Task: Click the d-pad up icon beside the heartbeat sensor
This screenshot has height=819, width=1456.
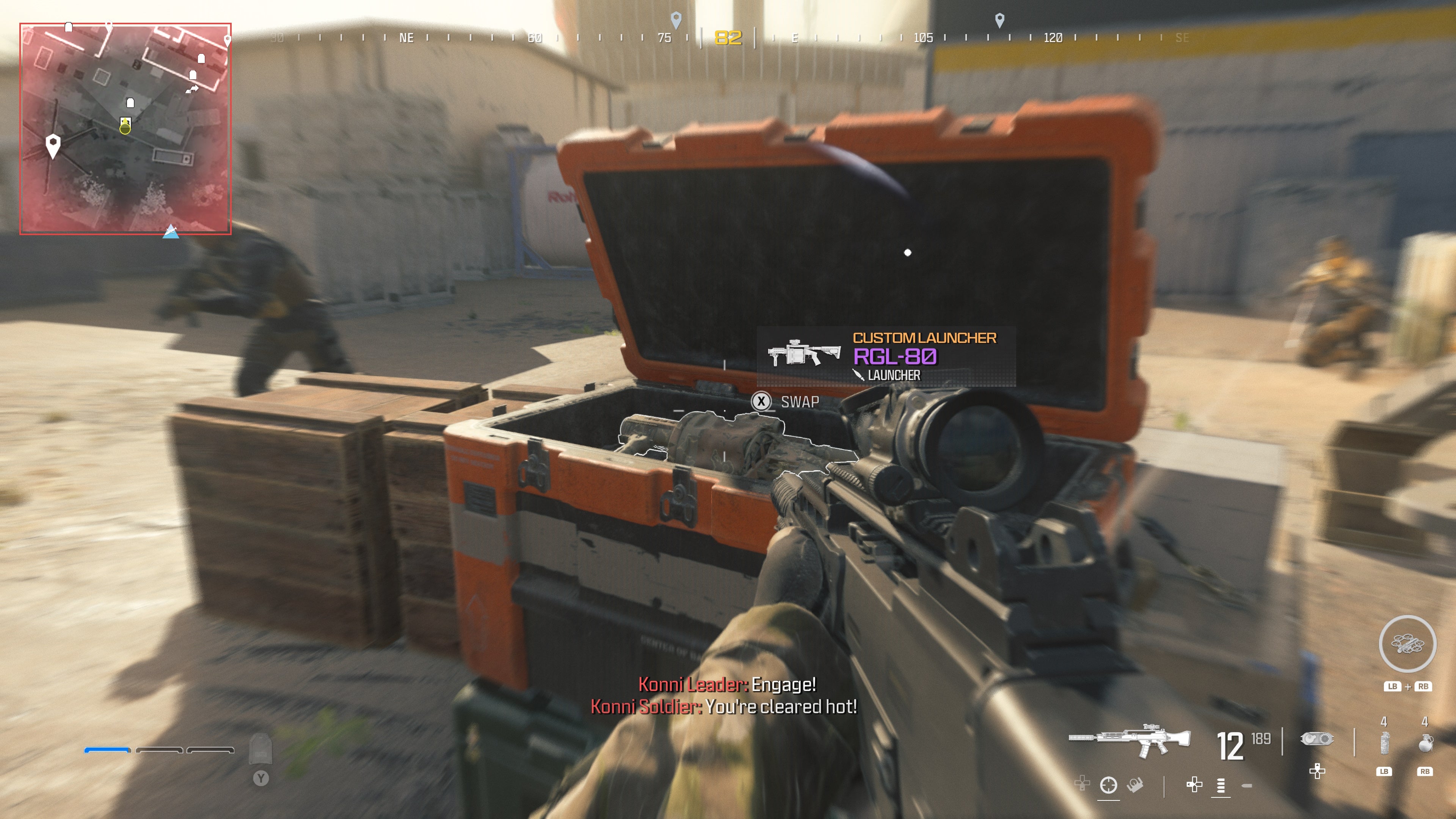Action: pyautogui.click(x=1318, y=772)
